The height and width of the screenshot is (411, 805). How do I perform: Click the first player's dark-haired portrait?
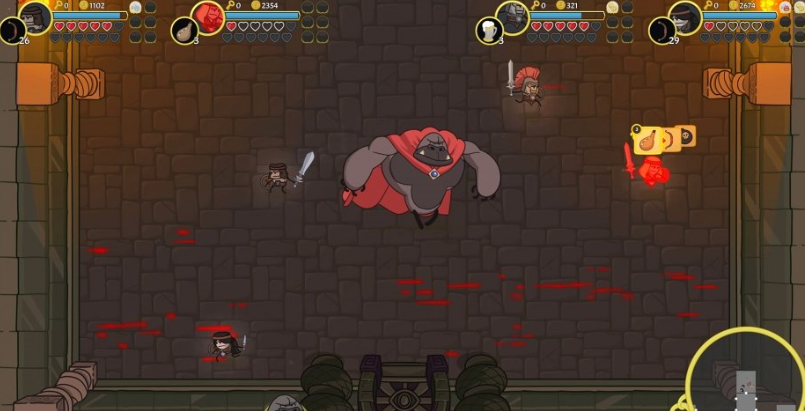click(x=36, y=15)
